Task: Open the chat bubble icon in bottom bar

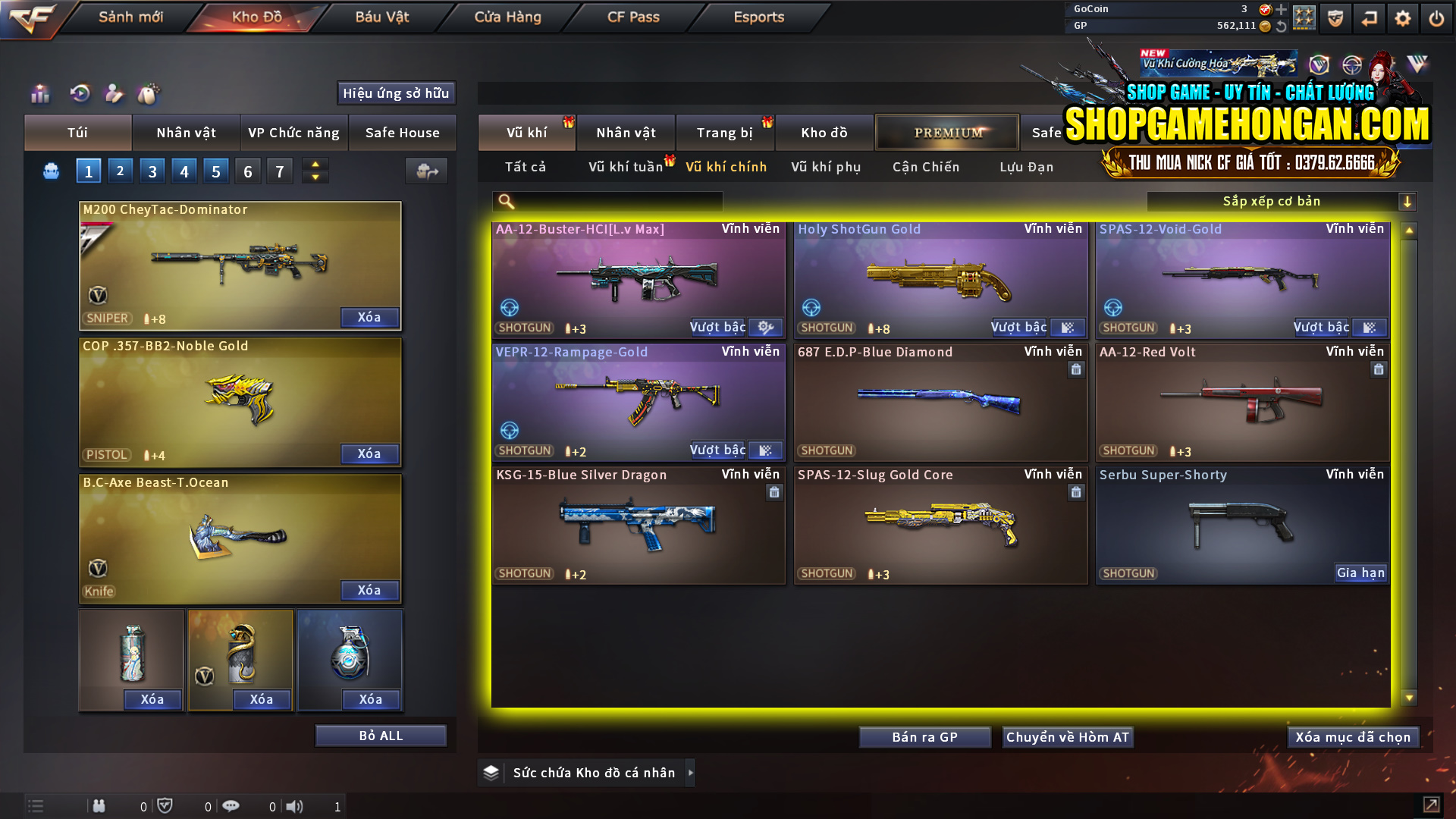Action: (x=231, y=806)
